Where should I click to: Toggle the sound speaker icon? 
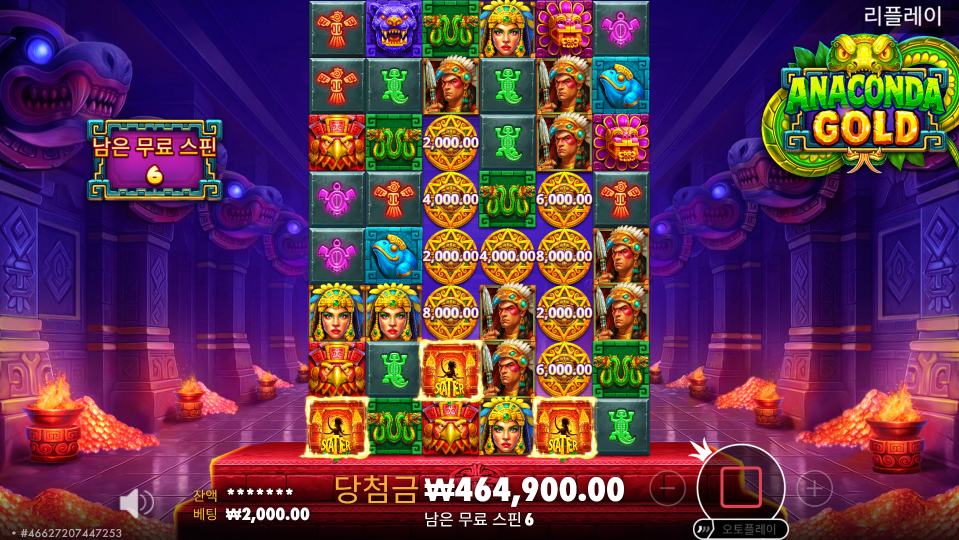[x=136, y=503]
